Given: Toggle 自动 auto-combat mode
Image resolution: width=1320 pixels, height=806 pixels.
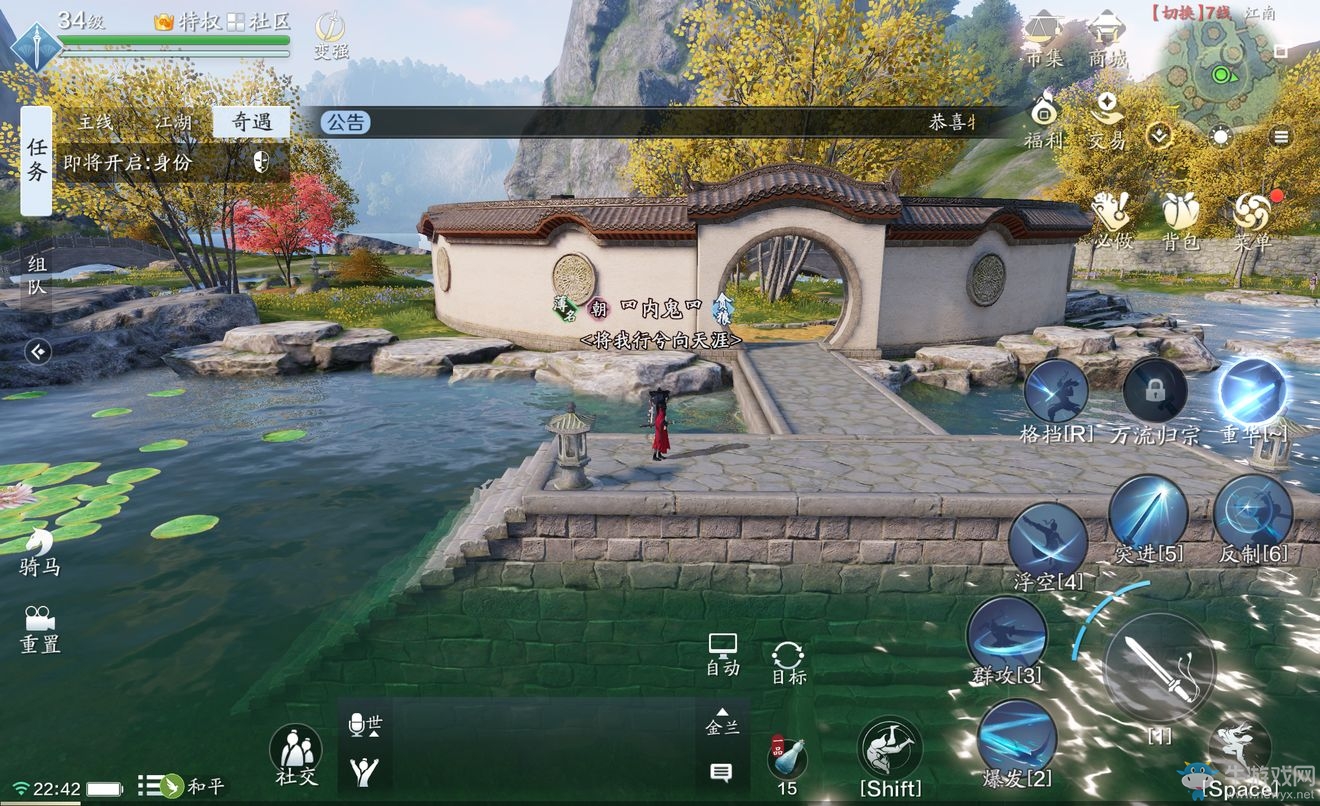Looking at the screenshot, I should click(x=722, y=652).
